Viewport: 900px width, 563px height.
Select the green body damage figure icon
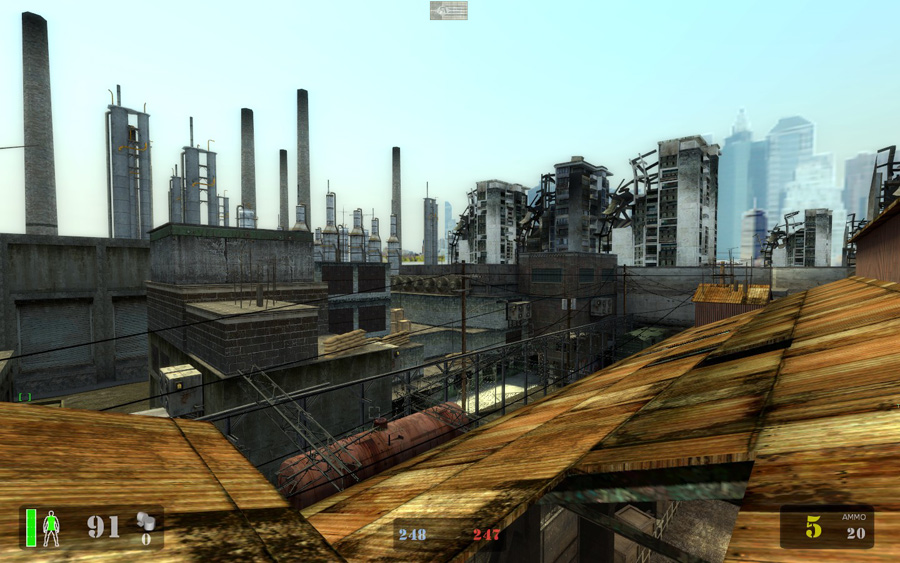click(51, 527)
